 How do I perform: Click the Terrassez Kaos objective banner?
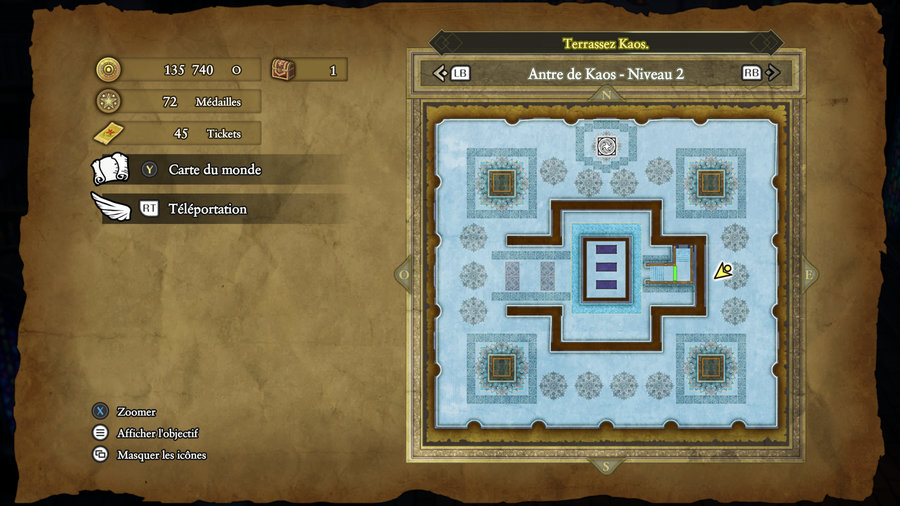606,43
